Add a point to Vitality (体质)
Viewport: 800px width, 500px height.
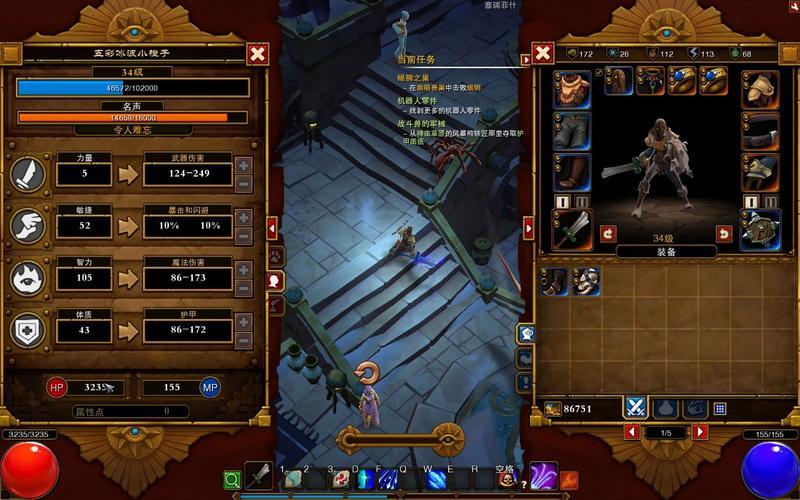pos(244,320)
